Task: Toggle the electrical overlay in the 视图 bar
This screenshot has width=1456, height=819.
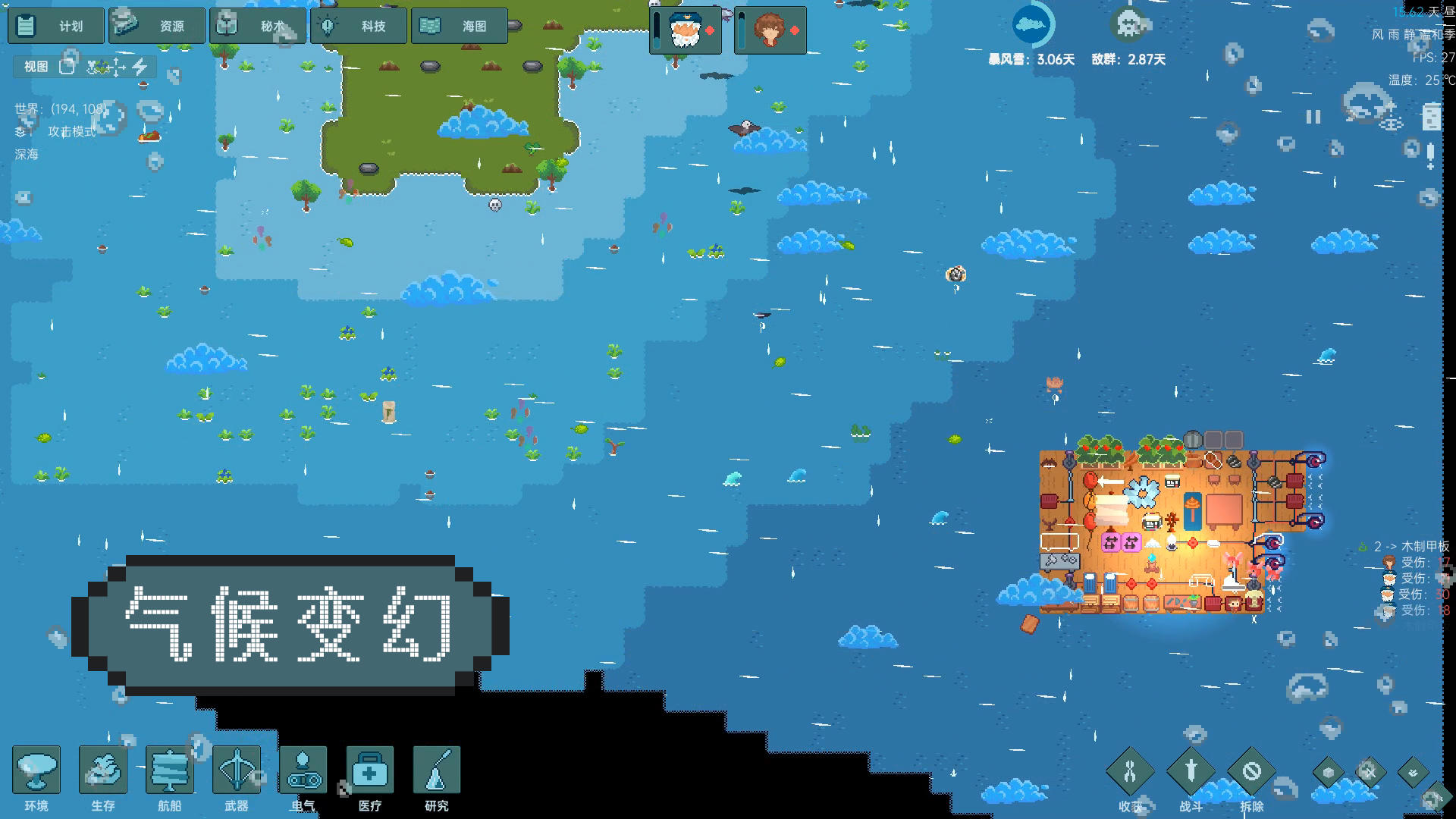Action: coord(139,67)
